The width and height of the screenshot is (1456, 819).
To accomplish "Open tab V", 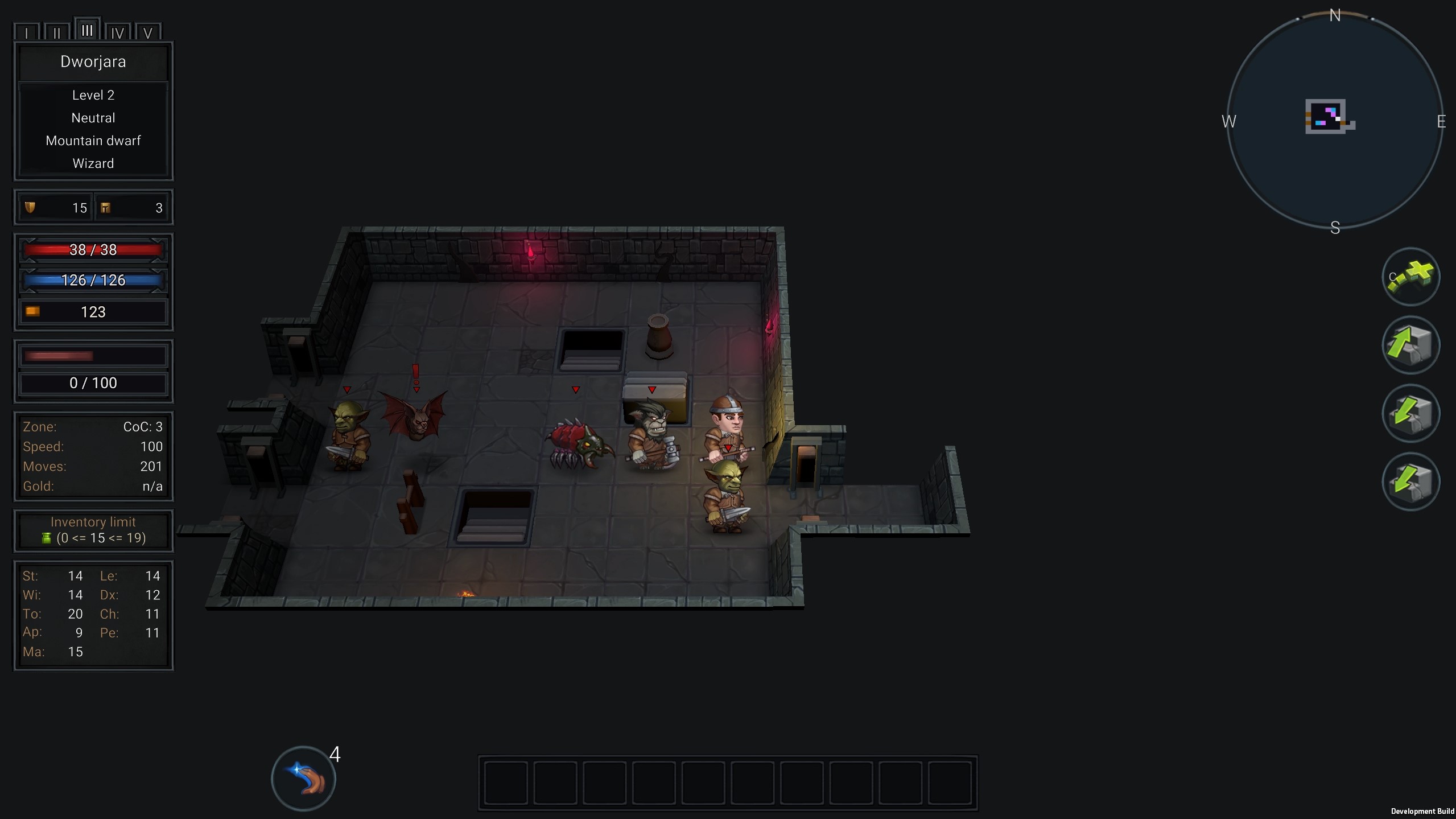I will pyautogui.click(x=148, y=32).
